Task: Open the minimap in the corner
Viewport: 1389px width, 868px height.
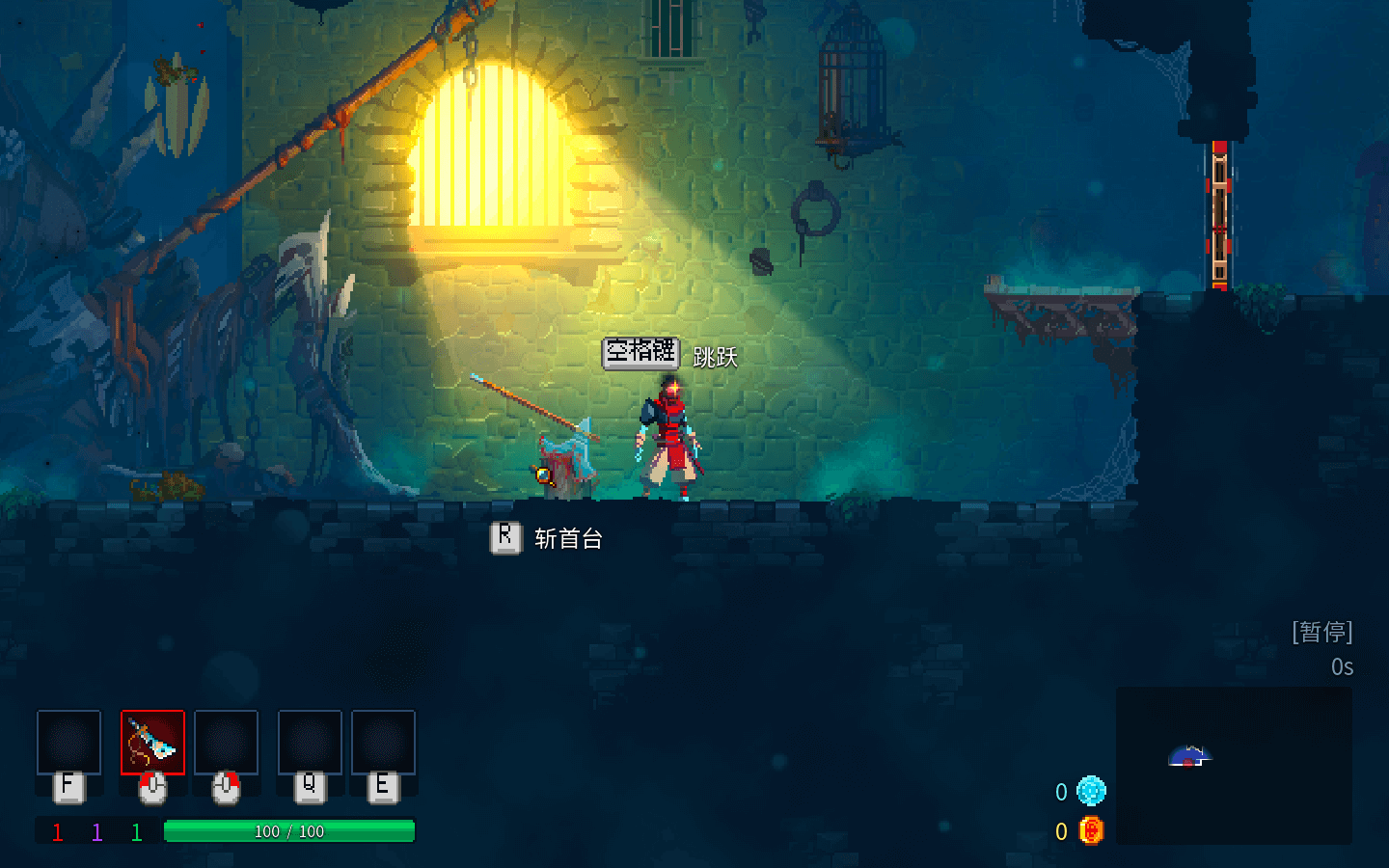Action: pos(1233,765)
